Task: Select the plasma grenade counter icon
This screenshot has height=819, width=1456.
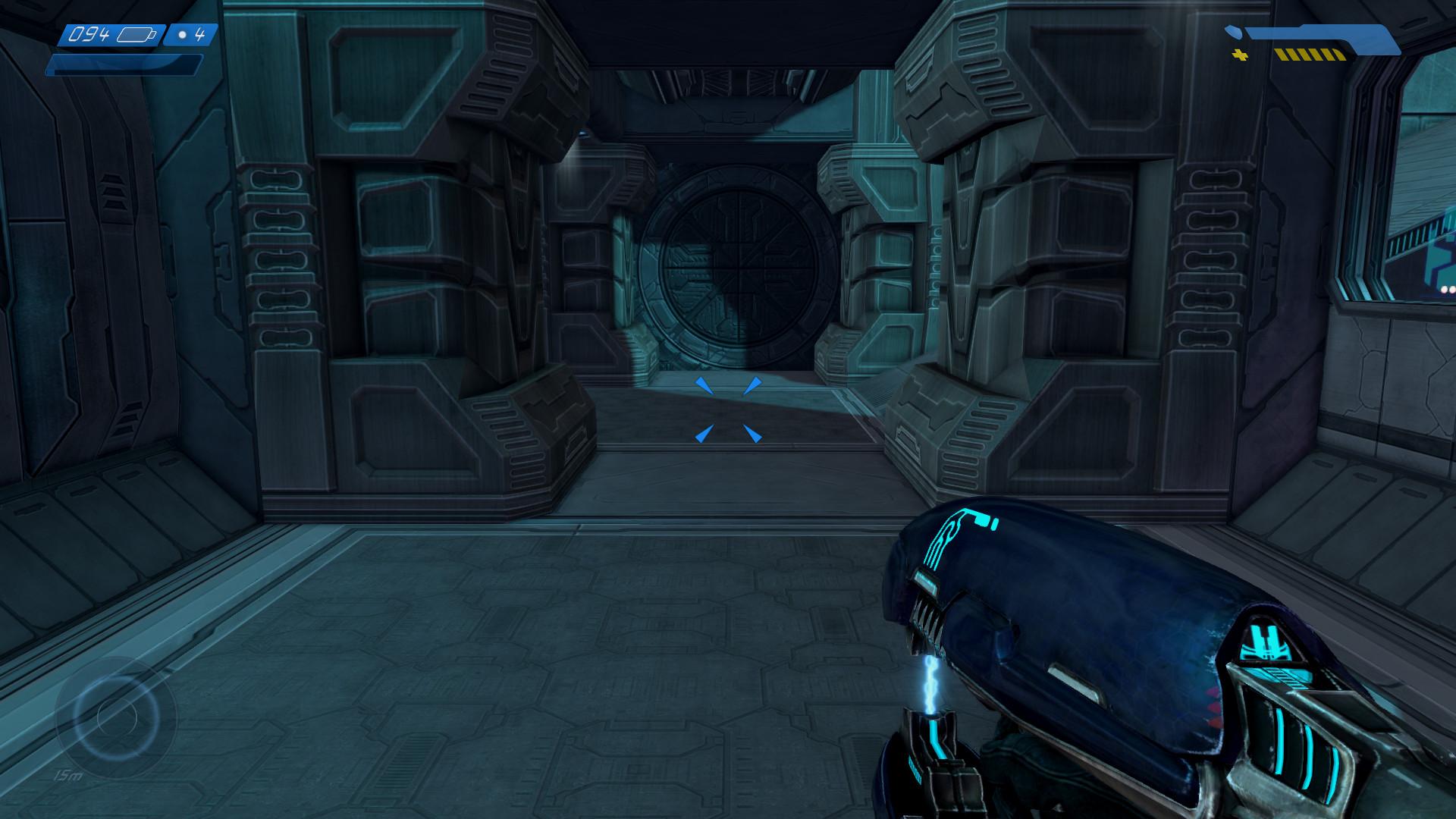Action: [x=182, y=35]
